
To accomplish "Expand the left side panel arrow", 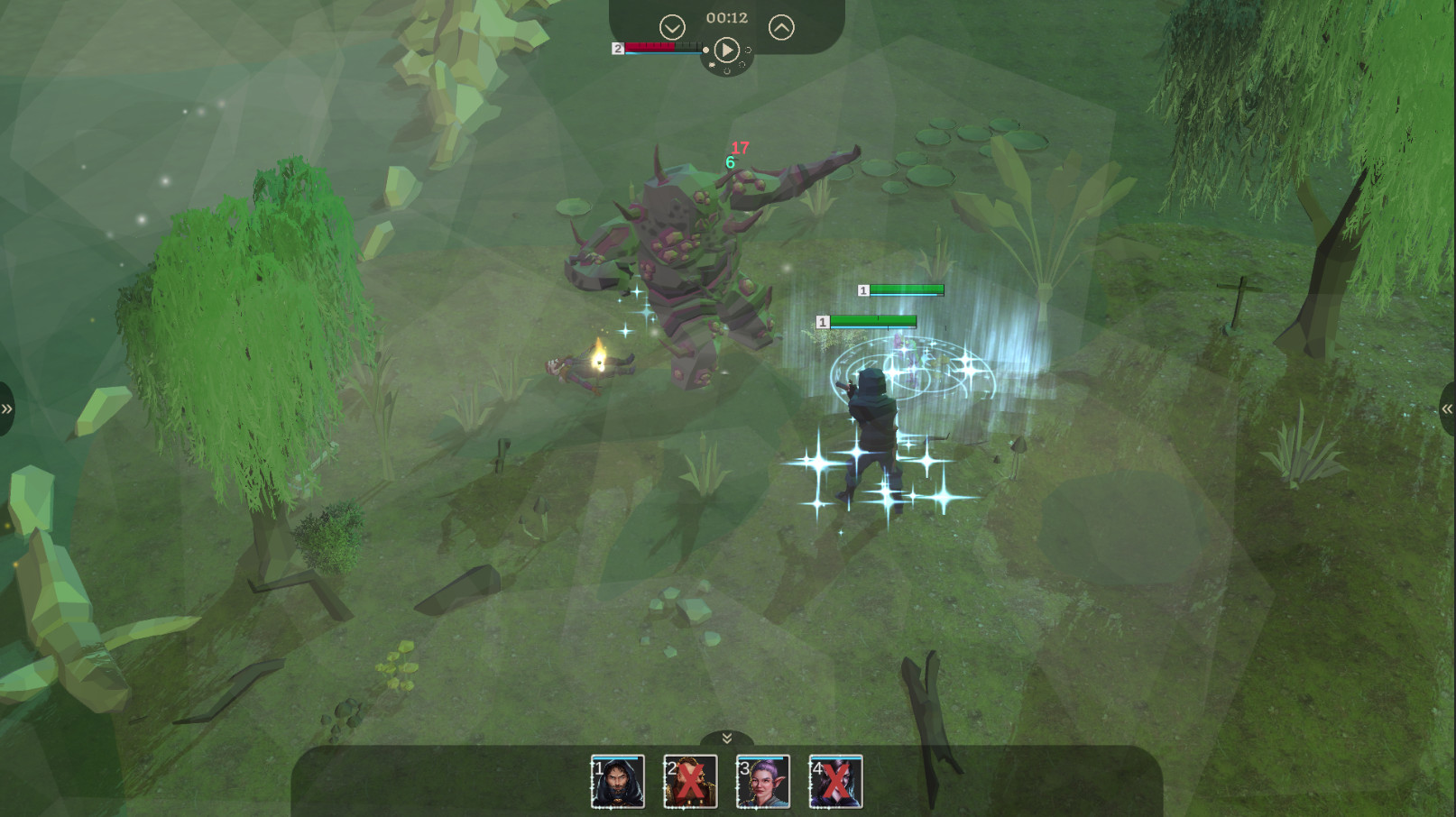I will coord(7,408).
